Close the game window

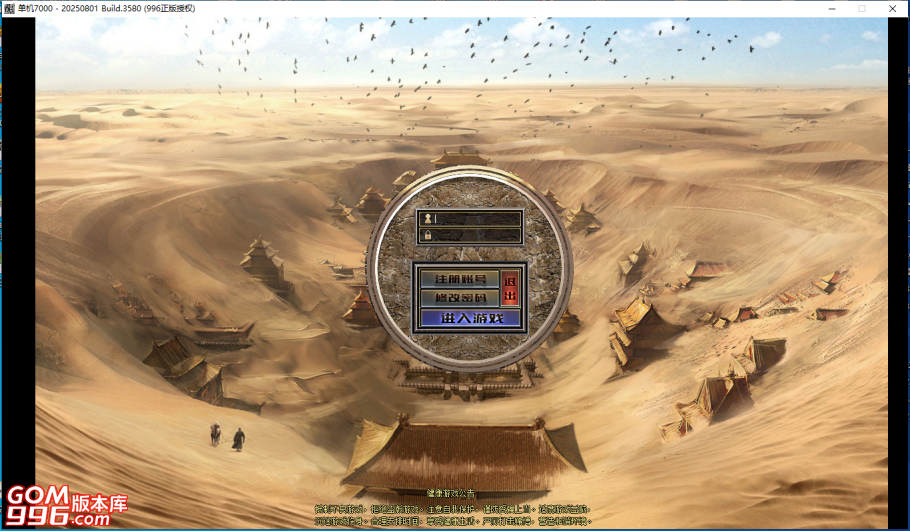892,8
